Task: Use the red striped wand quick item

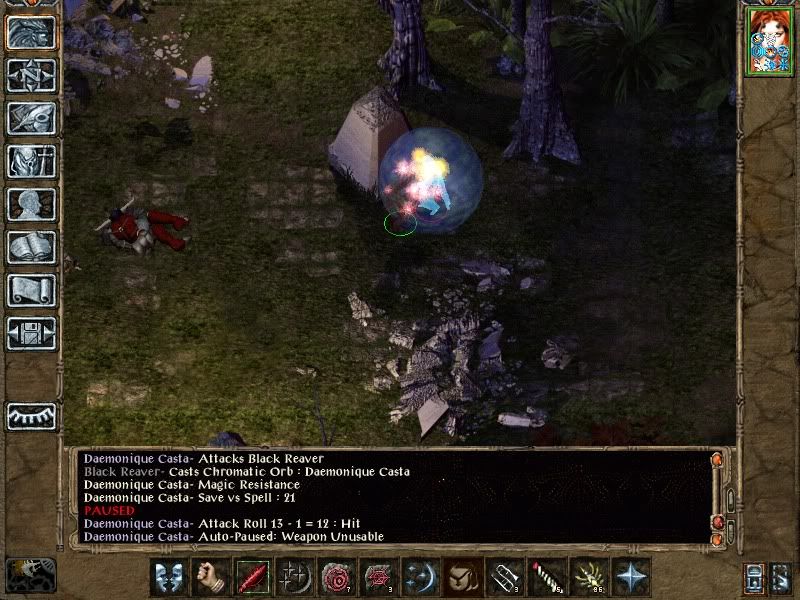Action: point(546,578)
